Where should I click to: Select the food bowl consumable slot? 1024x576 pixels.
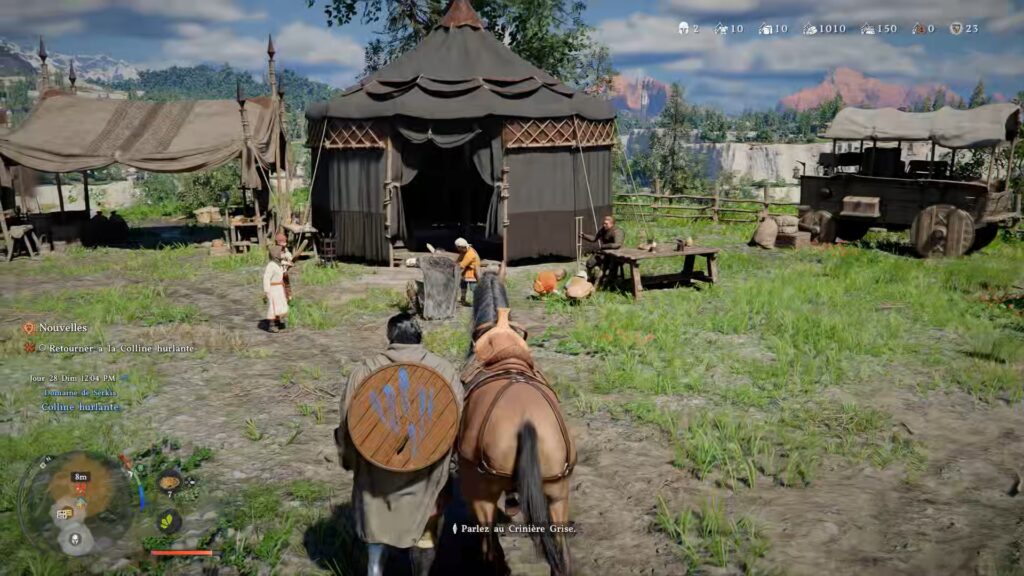(x=169, y=481)
